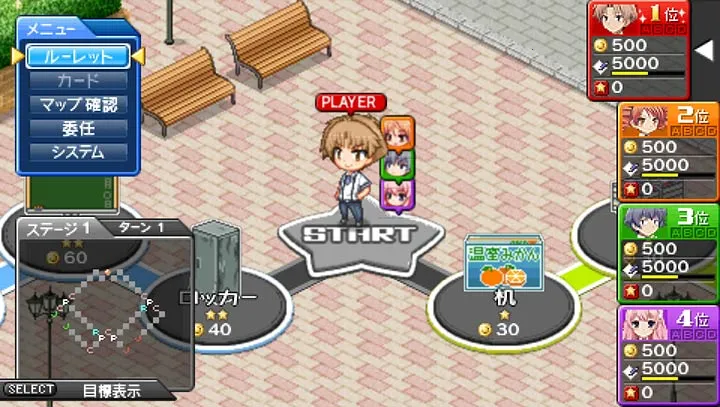720x407 pixels.
Task: Select the ロッカー board space
Action: click(x=218, y=303)
